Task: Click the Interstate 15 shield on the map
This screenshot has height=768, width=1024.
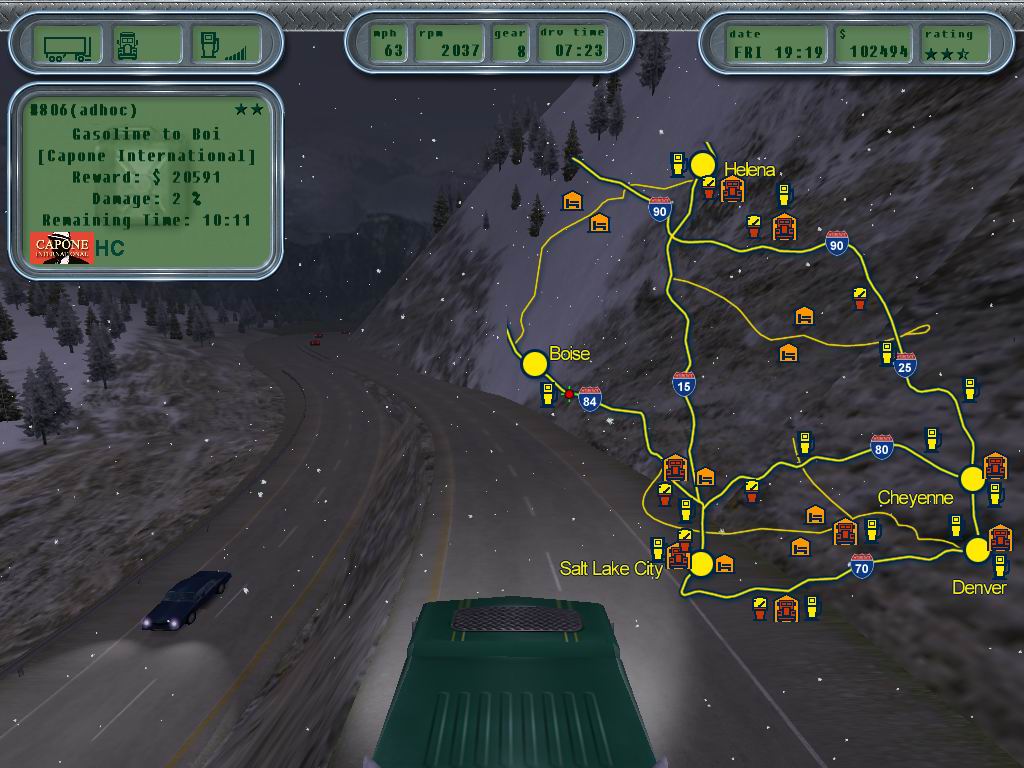Action: (684, 384)
